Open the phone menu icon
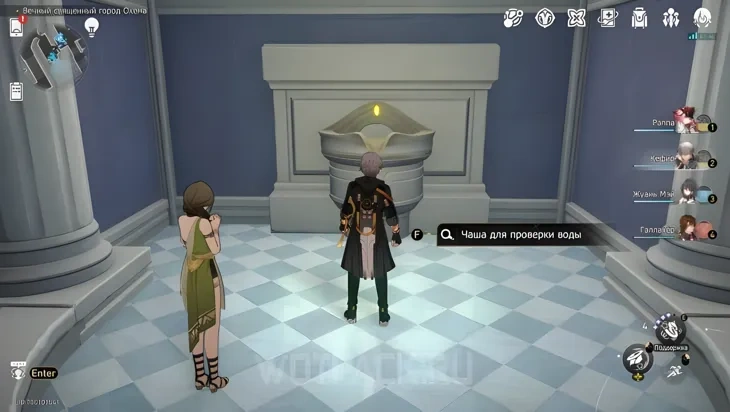This screenshot has width=730, height=412. pos(16,27)
